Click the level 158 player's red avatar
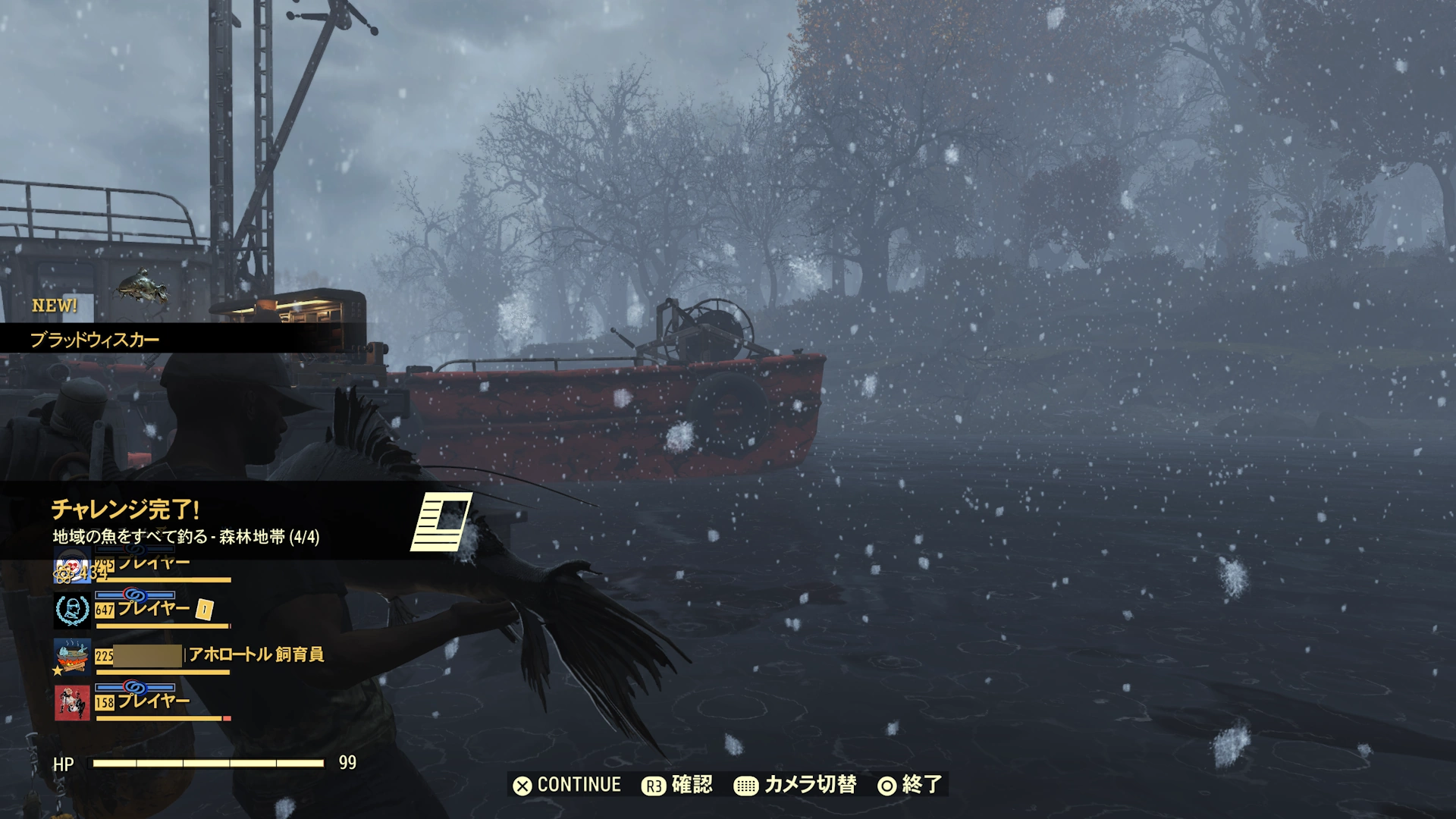Image resolution: width=1456 pixels, height=819 pixels. [x=73, y=701]
